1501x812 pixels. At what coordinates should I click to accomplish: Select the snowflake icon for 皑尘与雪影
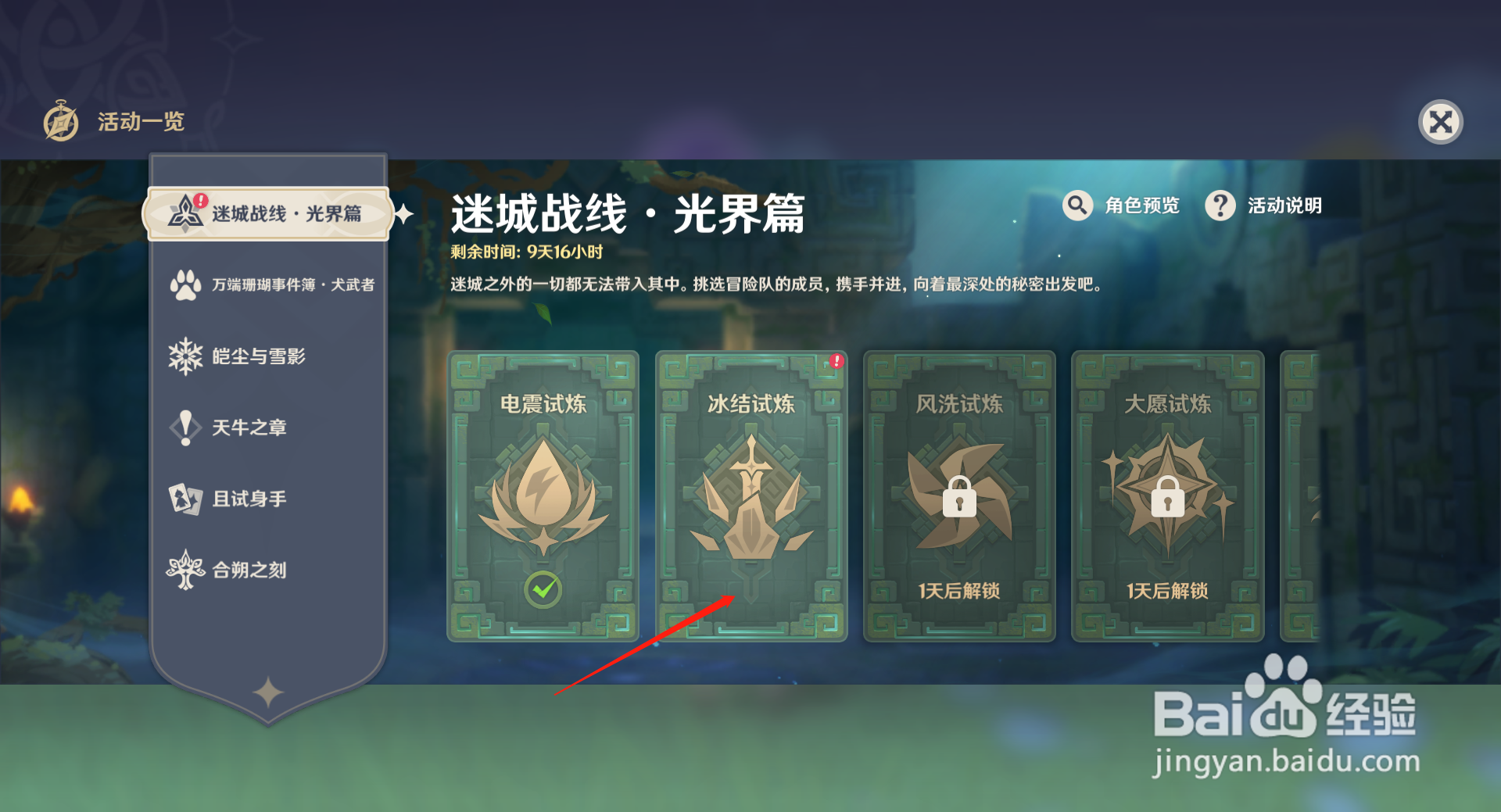(x=185, y=356)
